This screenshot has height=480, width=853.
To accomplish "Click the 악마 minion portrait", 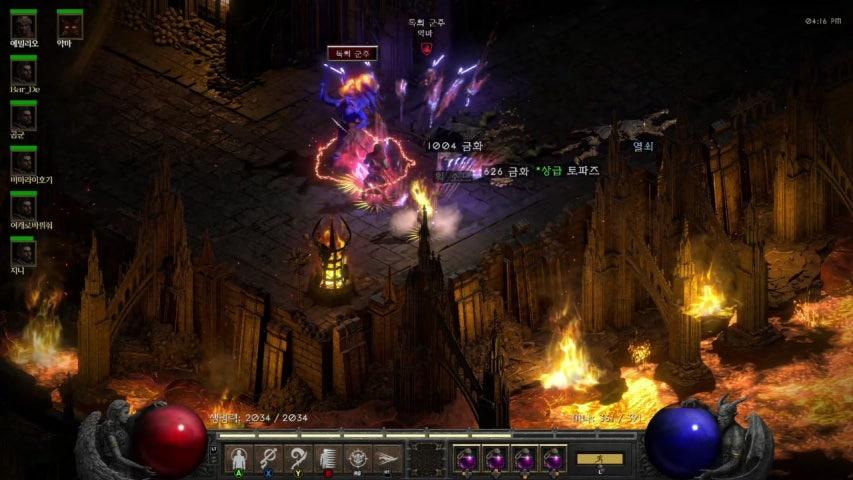I will click(69, 24).
